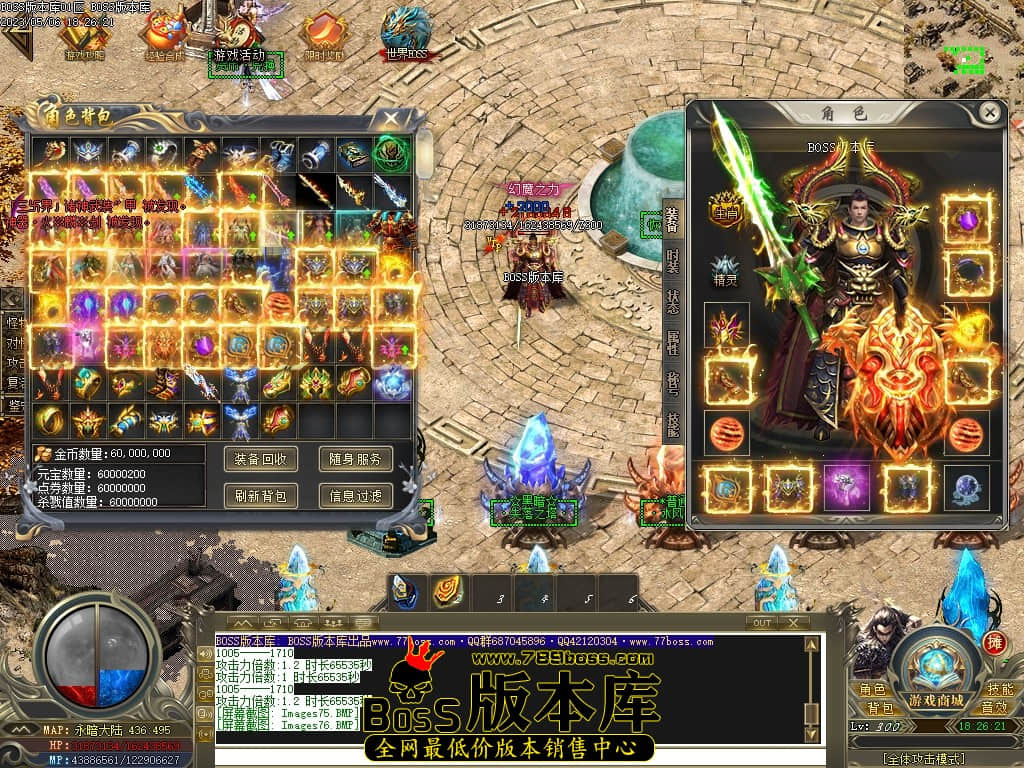Click the 装备回收 equipment recycle button
The image size is (1024, 768).
(261, 459)
